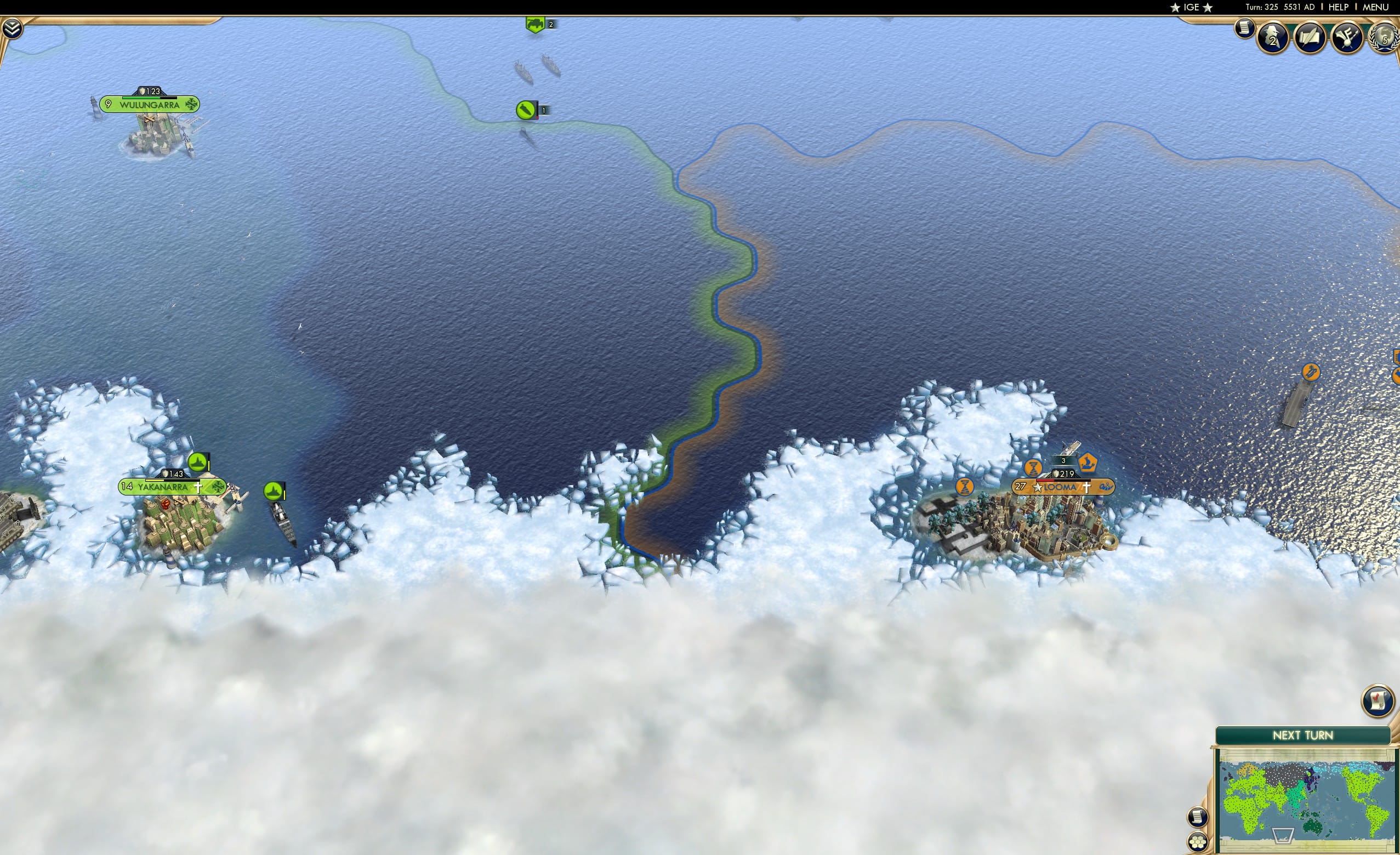Image resolution: width=1400 pixels, height=855 pixels.
Task: Select the worker unit flag near Yakanarra
Action: click(x=198, y=462)
